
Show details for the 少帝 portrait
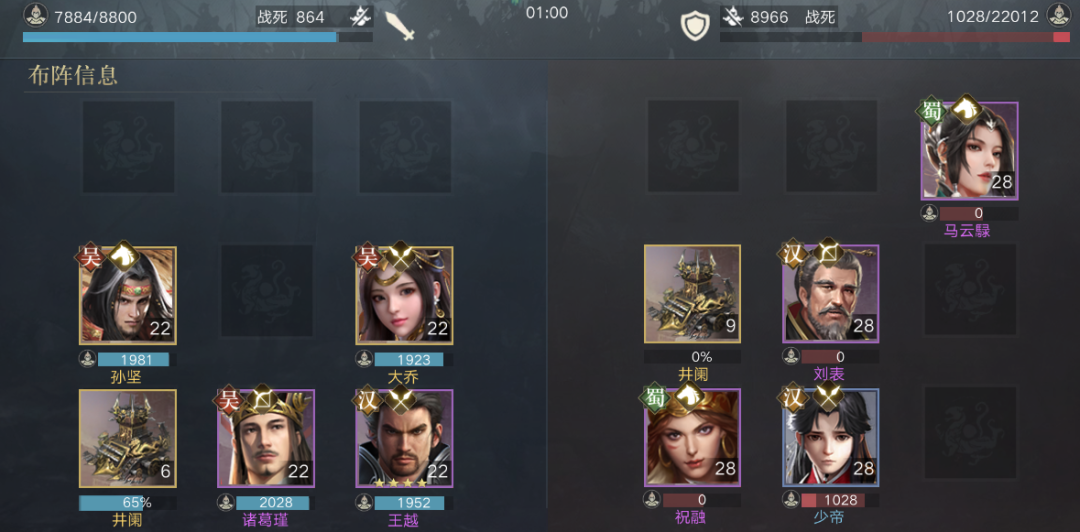tap(830, 438)
